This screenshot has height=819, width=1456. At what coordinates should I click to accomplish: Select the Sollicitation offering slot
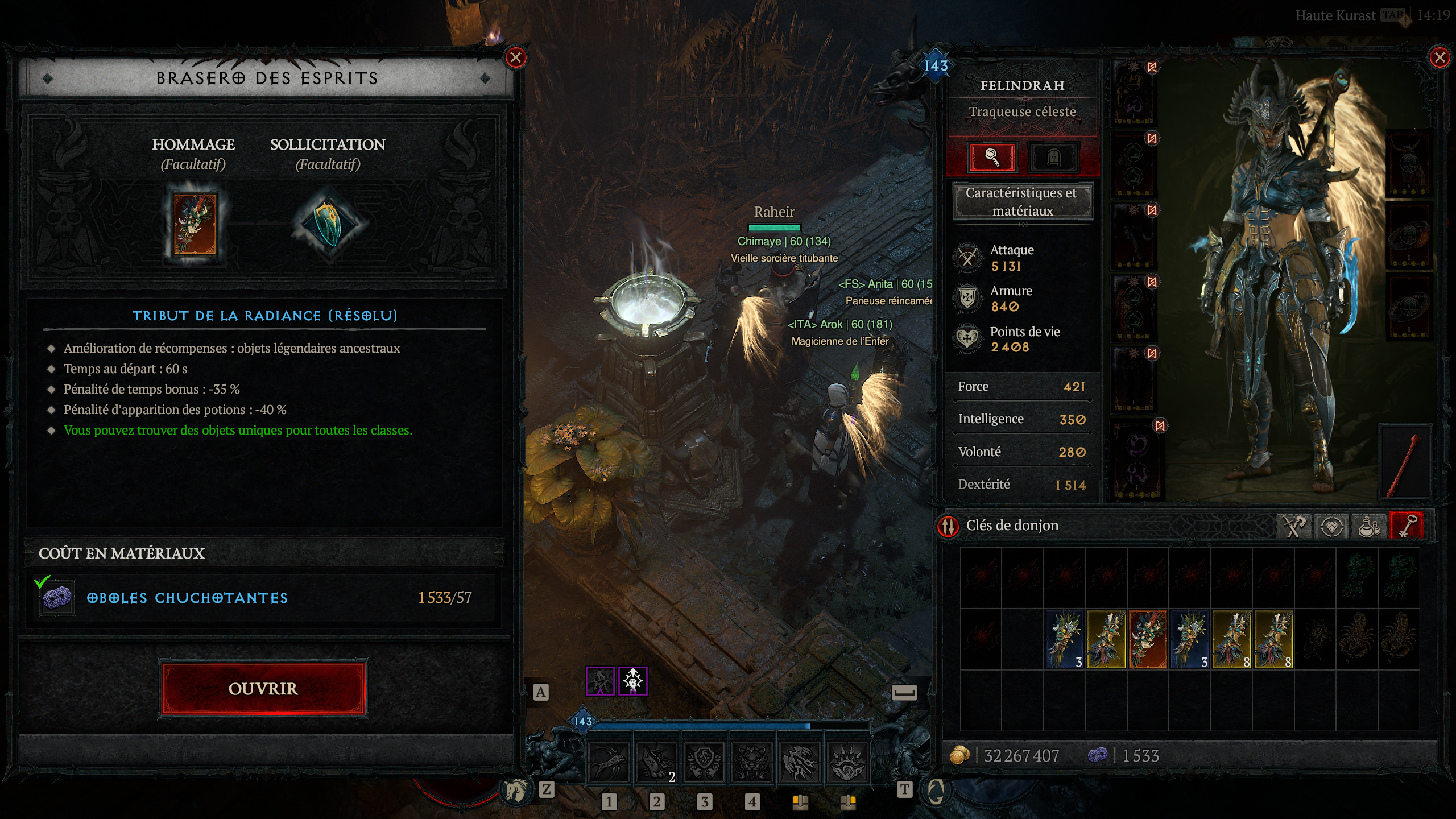[x=329, y=224]
